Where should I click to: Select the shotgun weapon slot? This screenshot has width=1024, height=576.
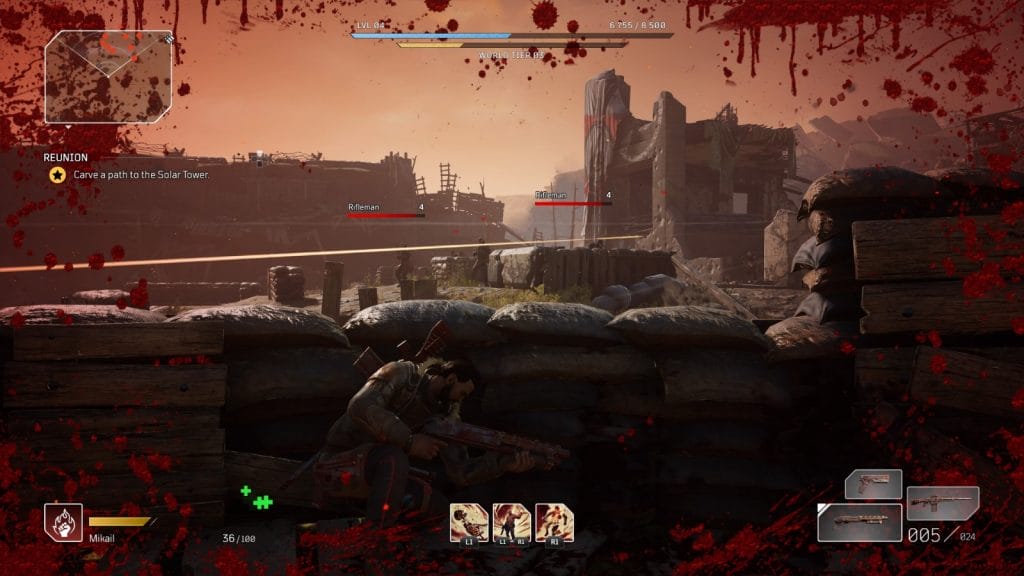[859, 522]
